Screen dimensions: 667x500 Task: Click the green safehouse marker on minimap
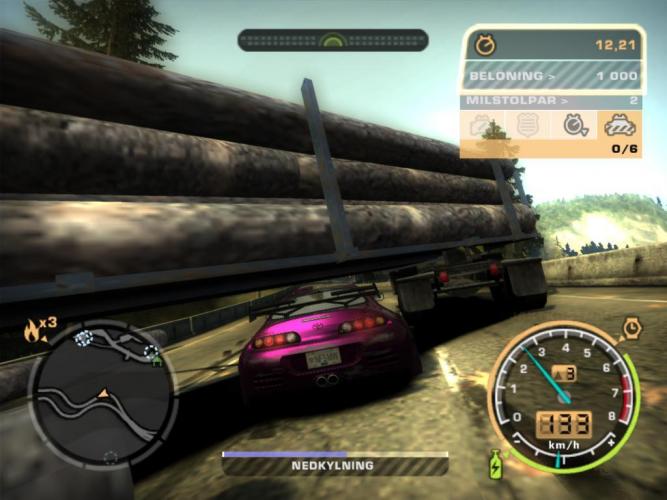156,361
